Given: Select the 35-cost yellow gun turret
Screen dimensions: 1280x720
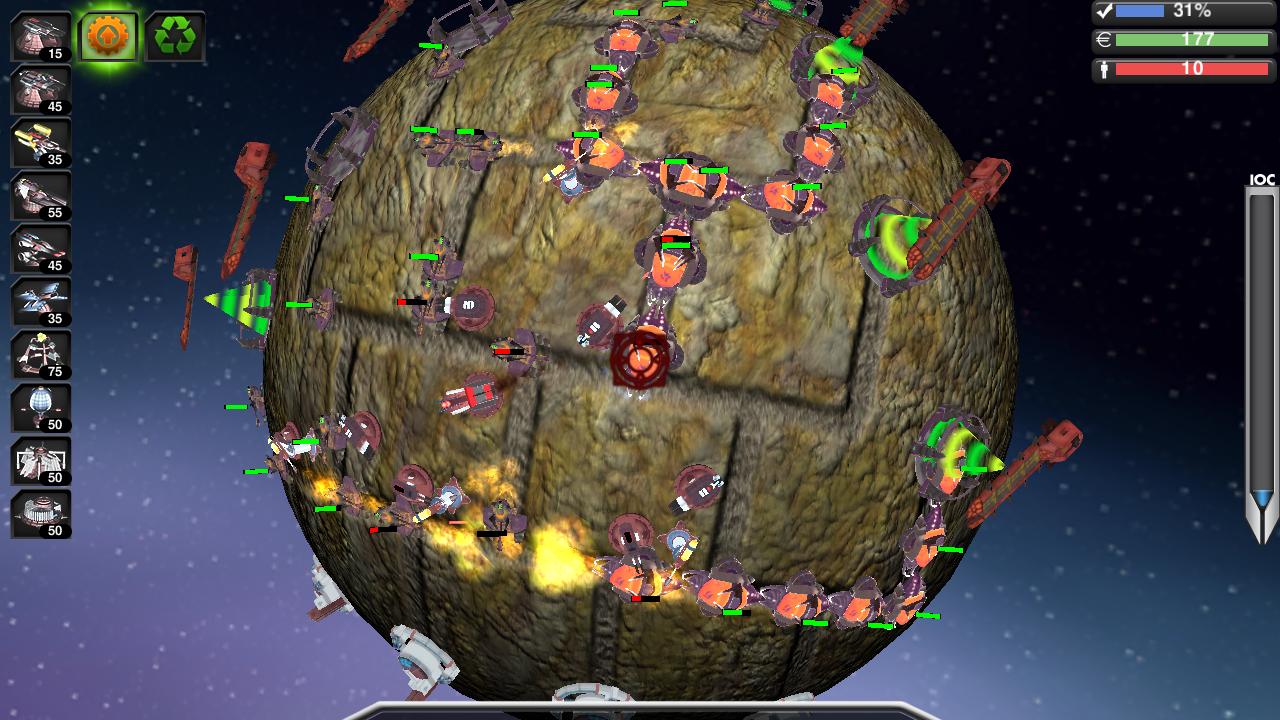Looking at the screenshot, I should pyautogui.click(x=40, y=140).
